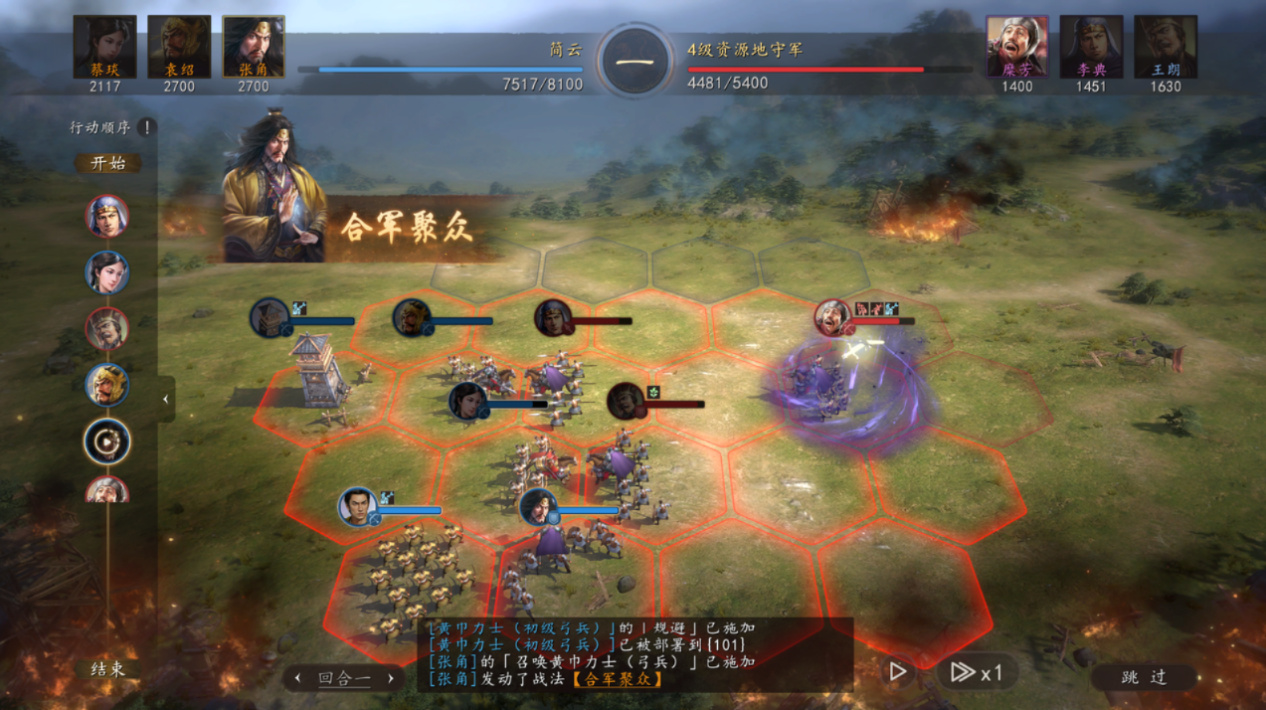Viewport: 1266px width, 710px height.
Task: Select enemy general 糜芳's portrait
Action: 1017,46
